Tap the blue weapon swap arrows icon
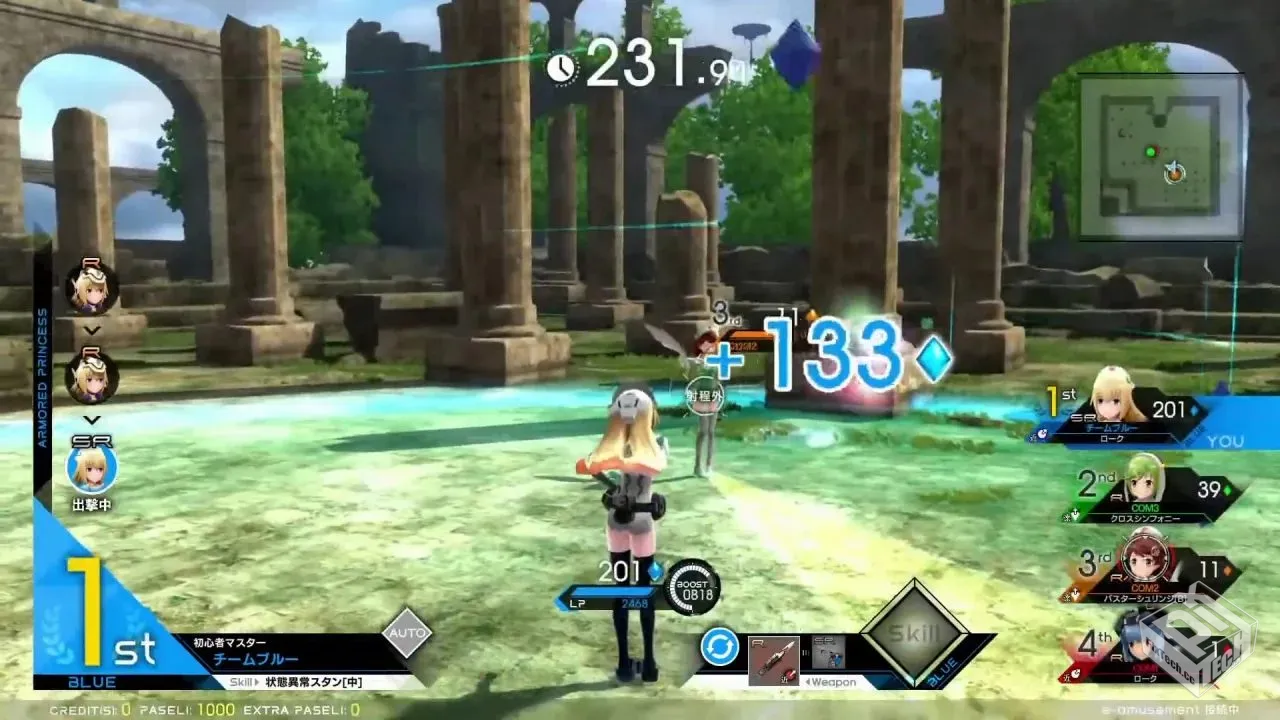Viewport: 1280px width, 720px height. click(x=719, y=647)
